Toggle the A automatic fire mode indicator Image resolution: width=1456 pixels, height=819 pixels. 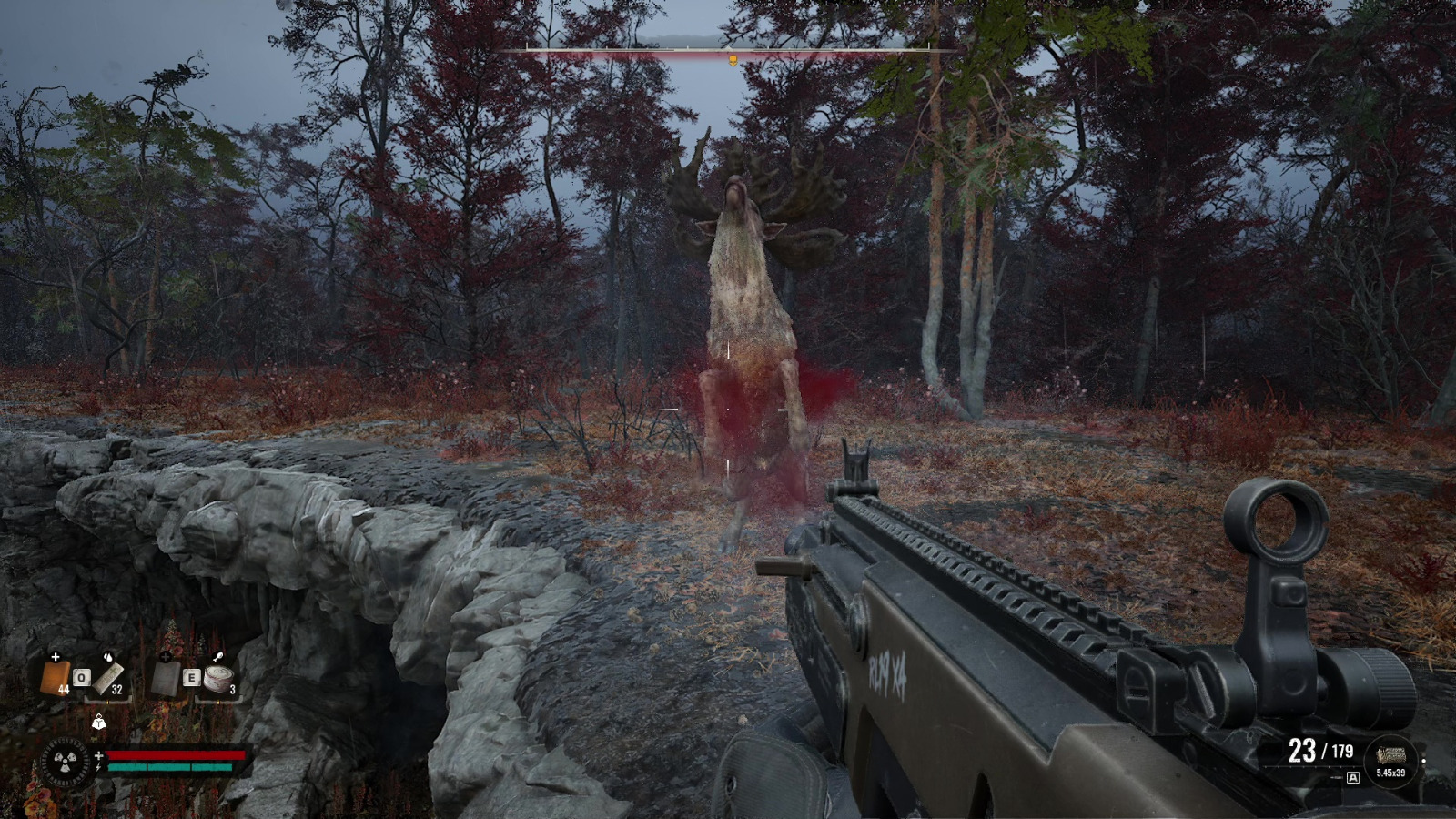[1353, 778]
